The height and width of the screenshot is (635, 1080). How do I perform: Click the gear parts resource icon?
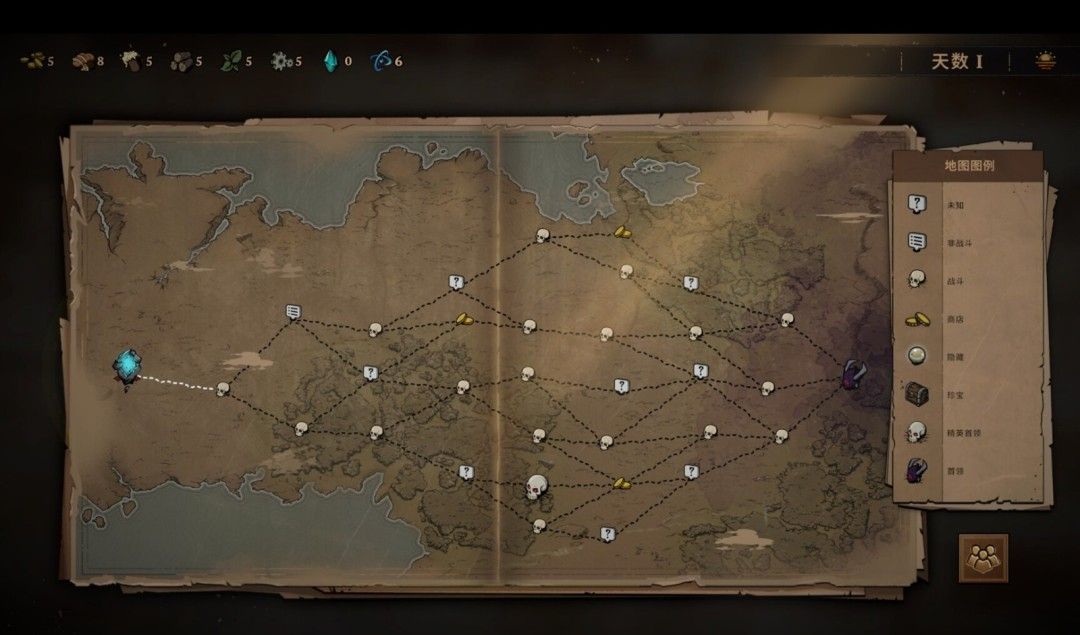pyautogui.click(x=281, y=61)
